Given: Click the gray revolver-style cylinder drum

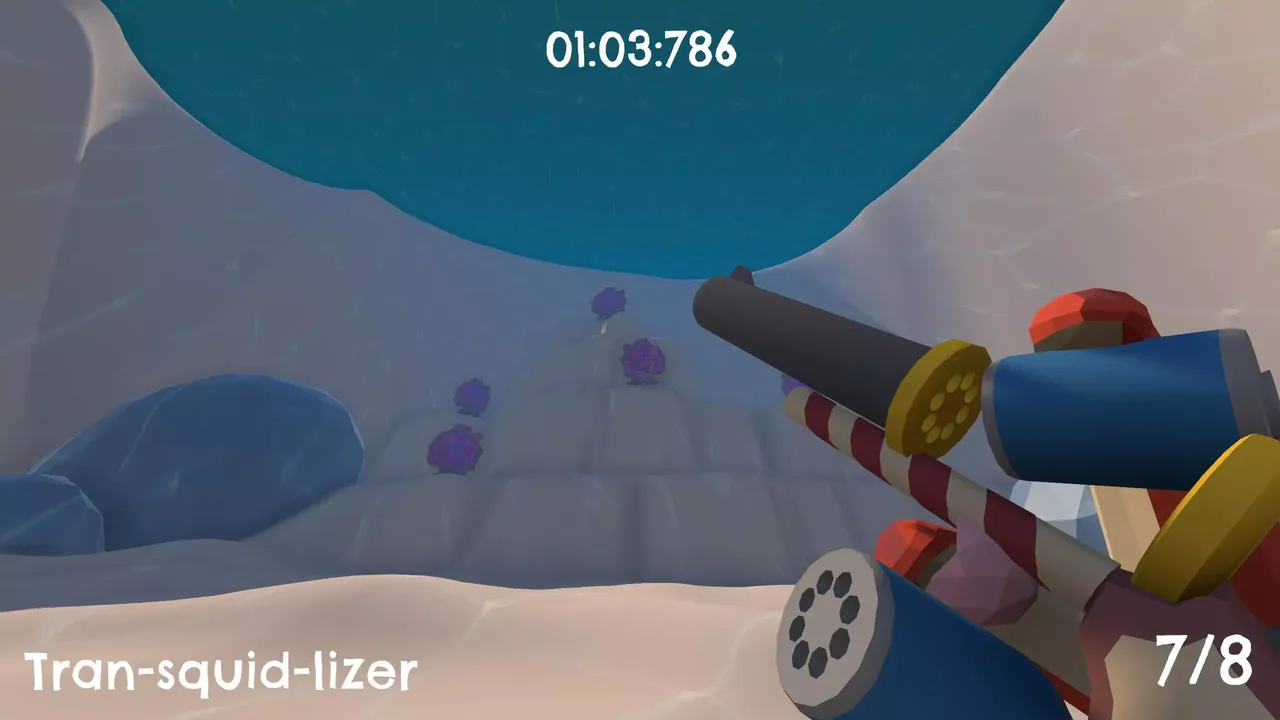Looking at the screenshot, I should tap(832, 618).
